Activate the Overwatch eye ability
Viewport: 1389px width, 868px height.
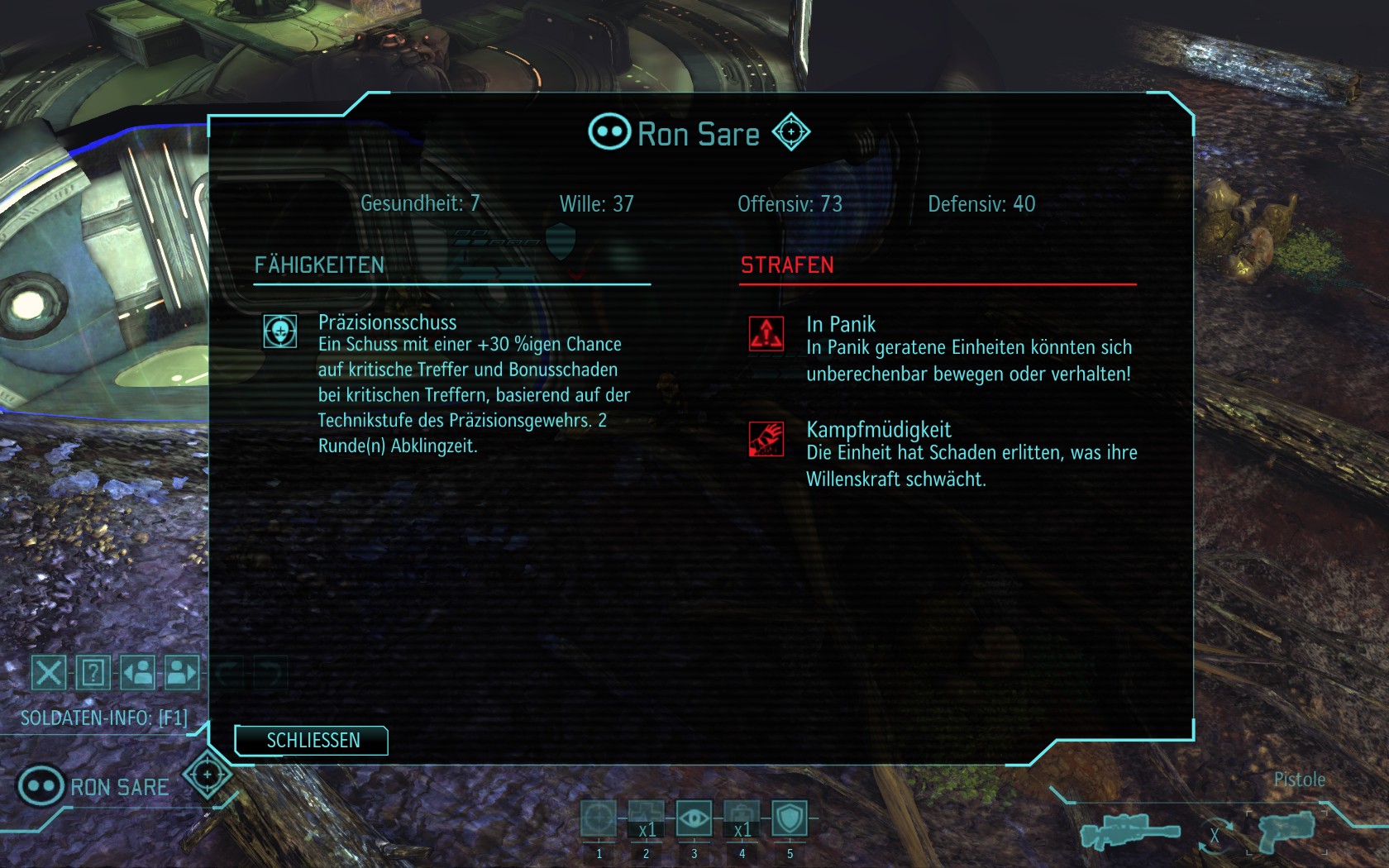[694, 819]
